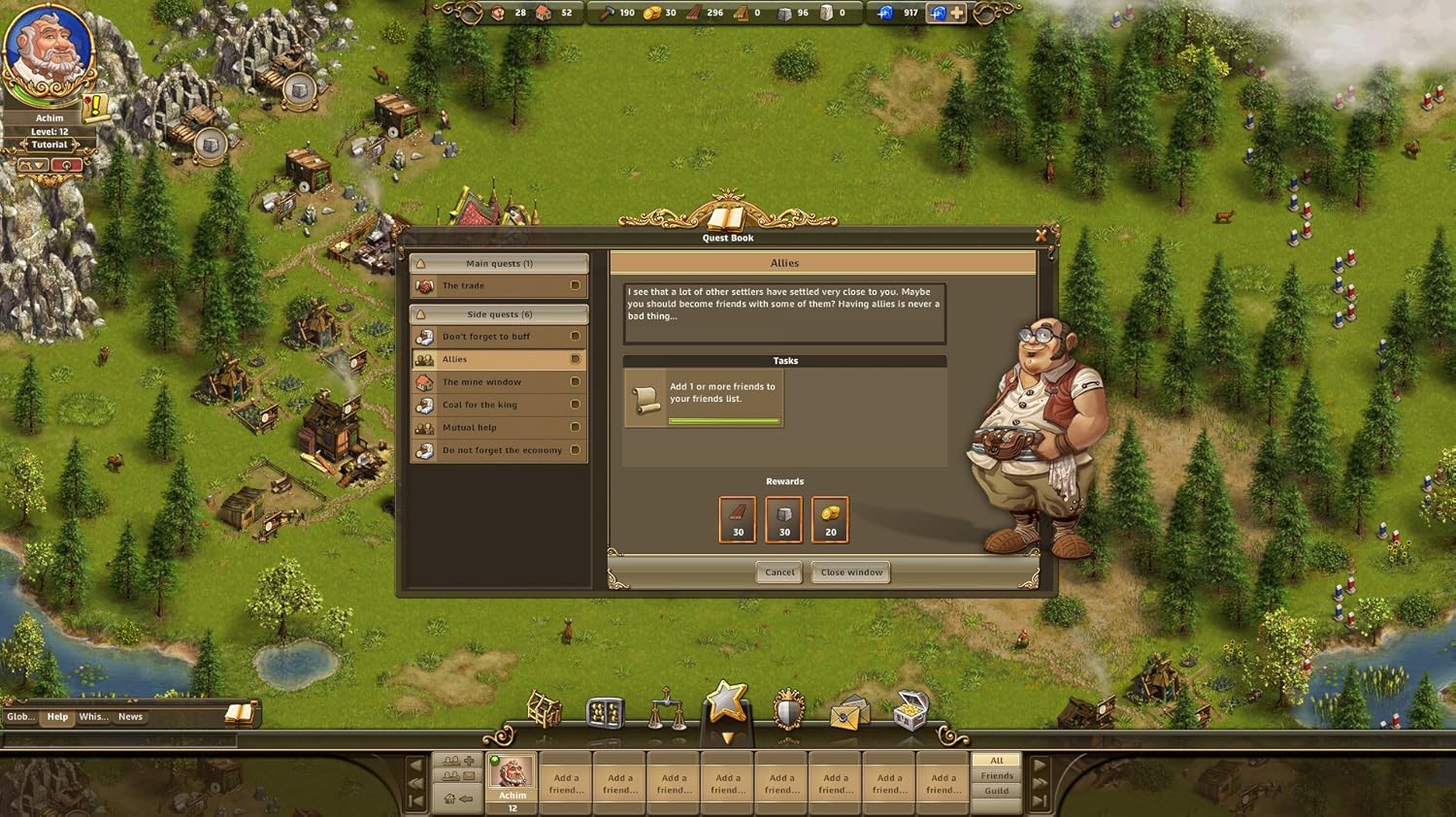Click the 'Close window' button
Screen dimensions: 1456x817
851,572
